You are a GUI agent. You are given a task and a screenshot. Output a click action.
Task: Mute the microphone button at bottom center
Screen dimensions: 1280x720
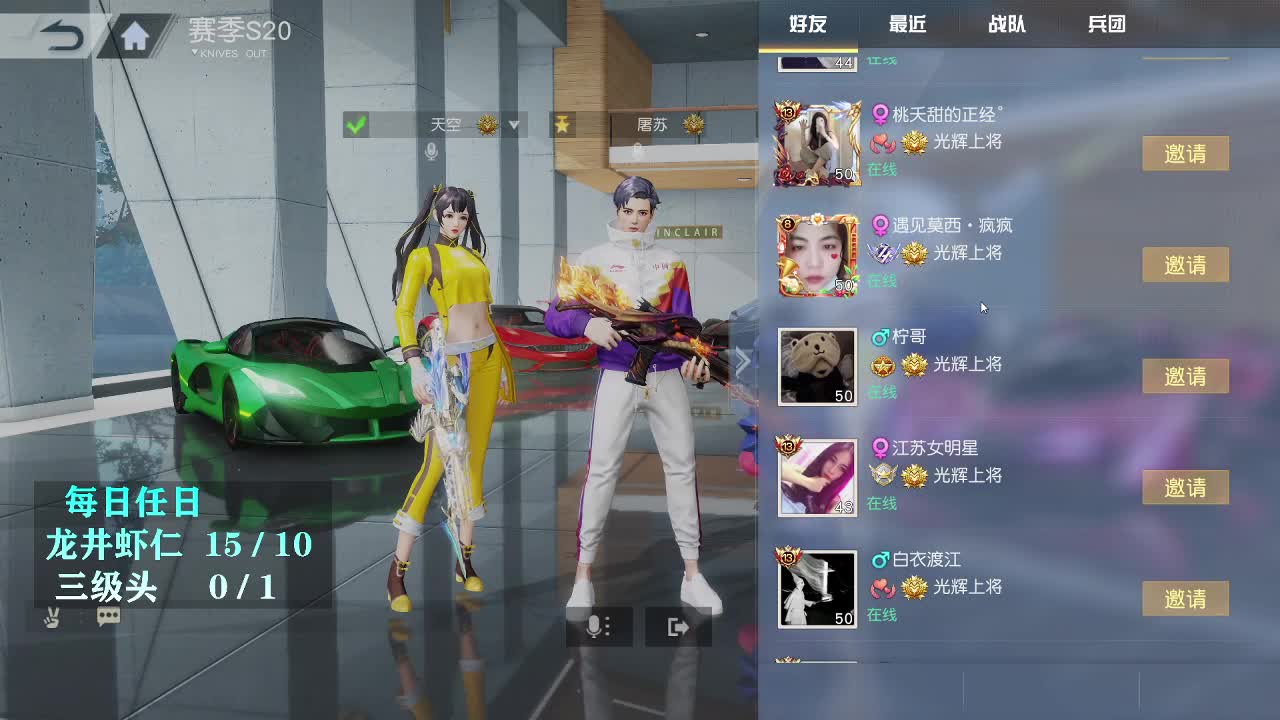coord(597,627)
